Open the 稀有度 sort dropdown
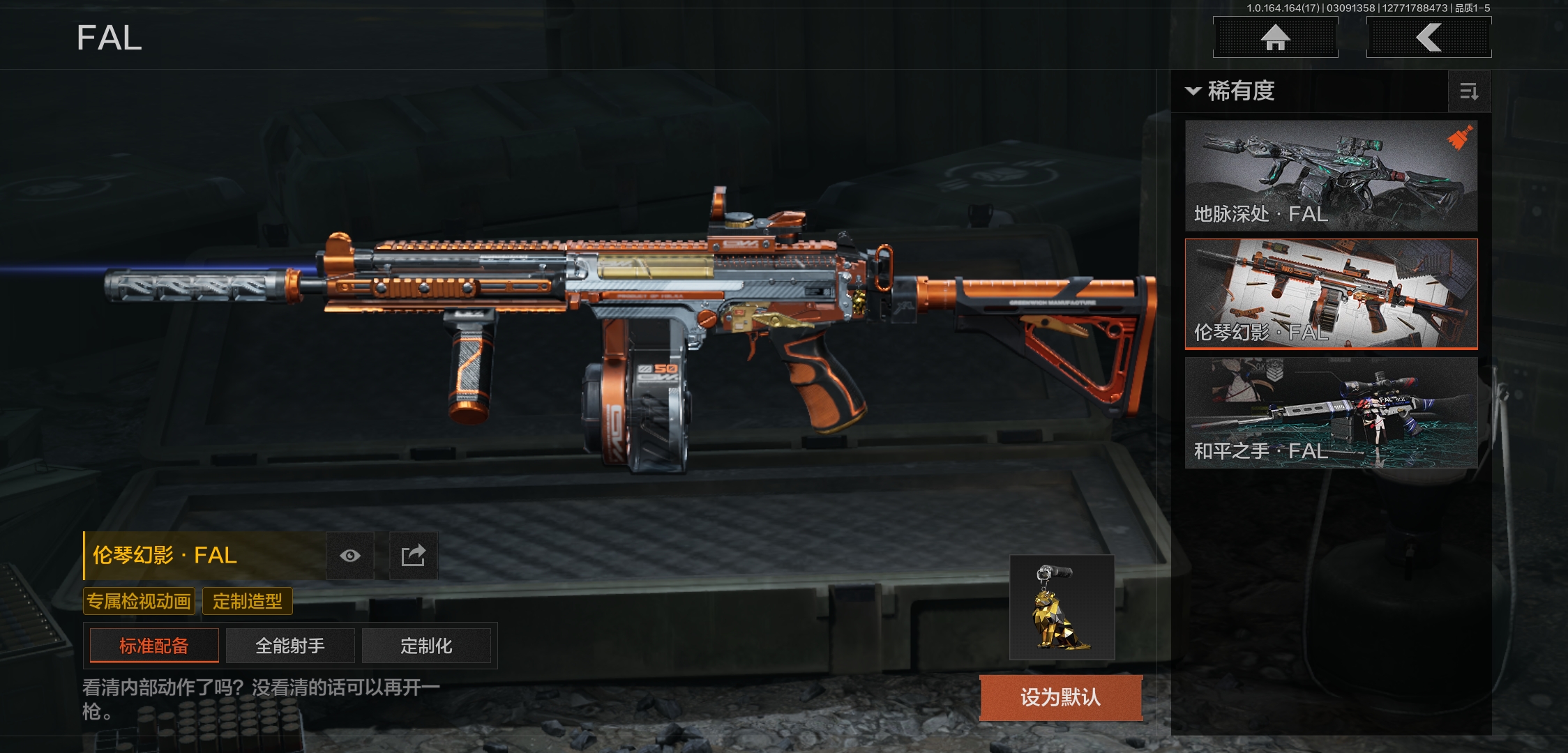This screenshot has width=1568, height=753. [1232, 91]
